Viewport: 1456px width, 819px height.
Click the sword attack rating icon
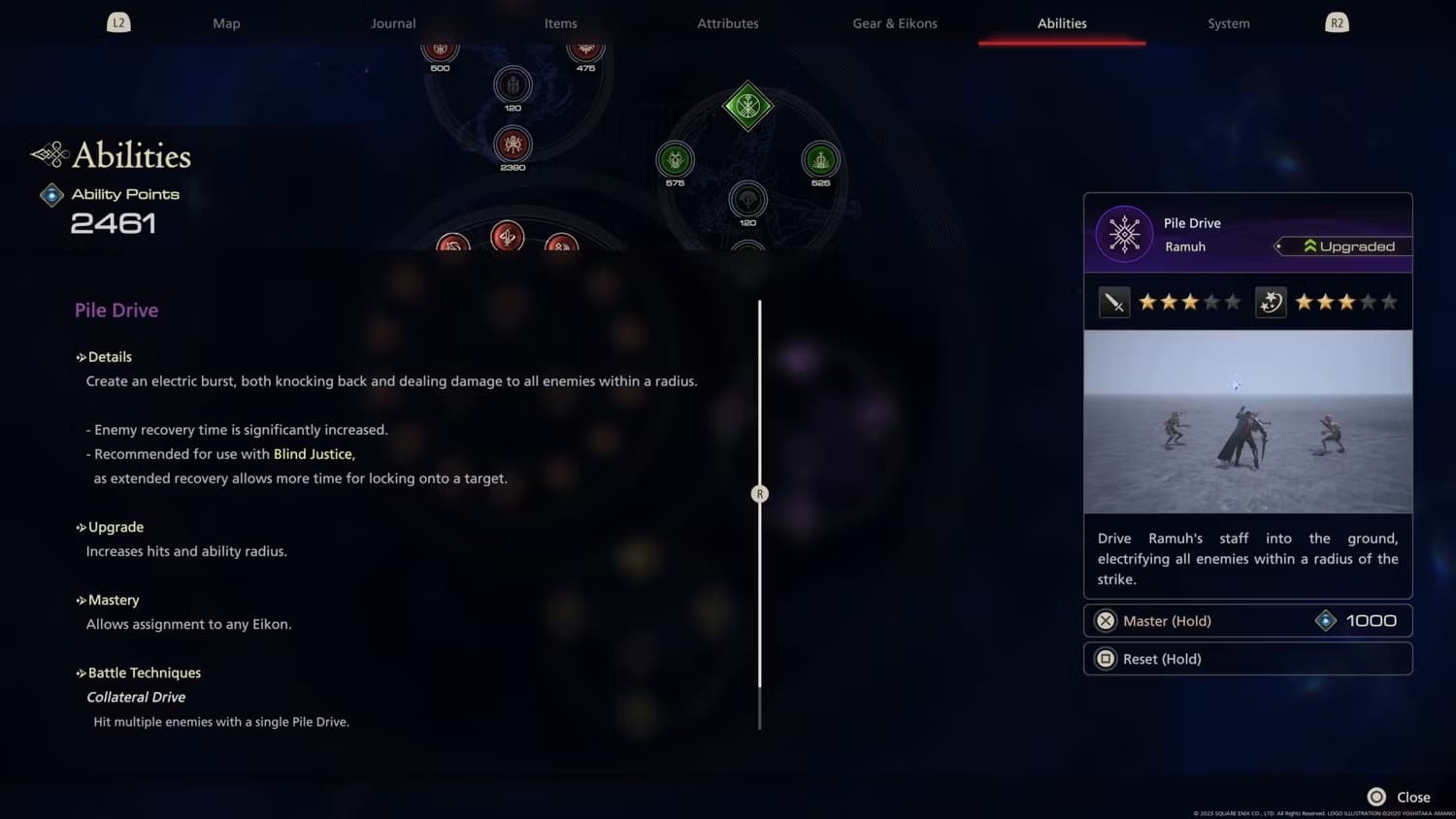1114,302
